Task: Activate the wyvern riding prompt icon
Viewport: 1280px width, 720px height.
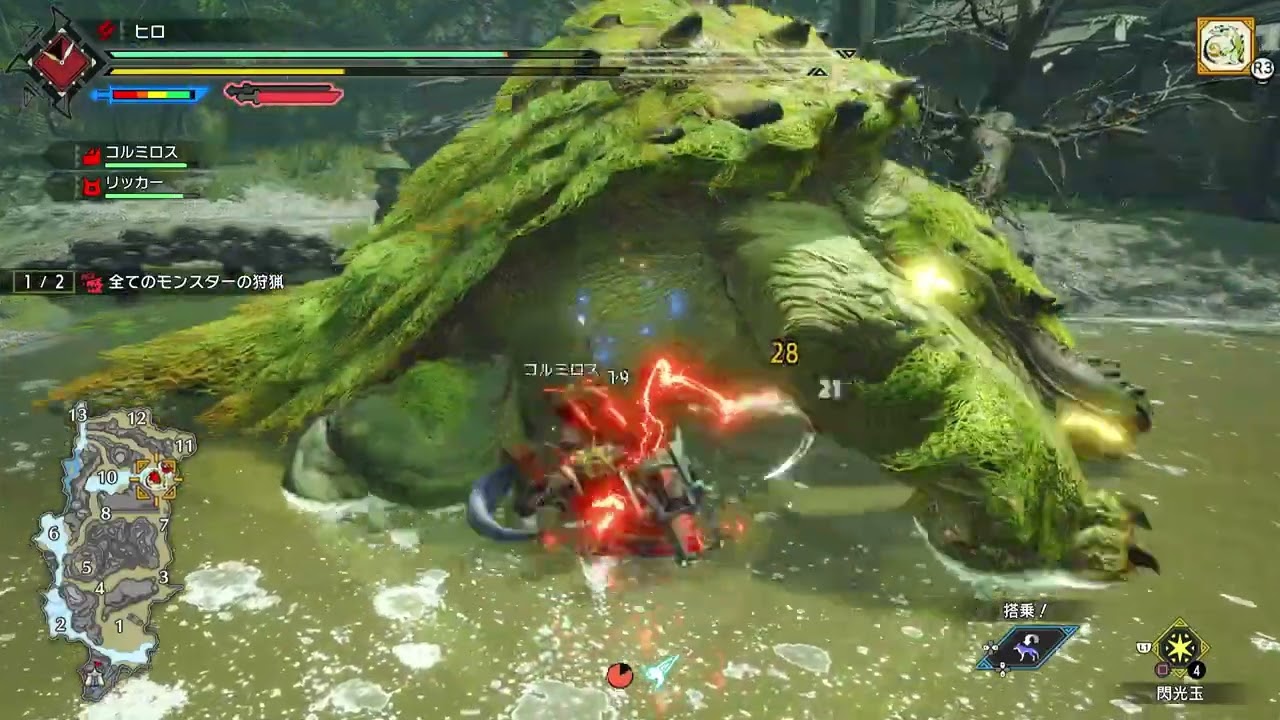Action: click(x=1028, y=646)
